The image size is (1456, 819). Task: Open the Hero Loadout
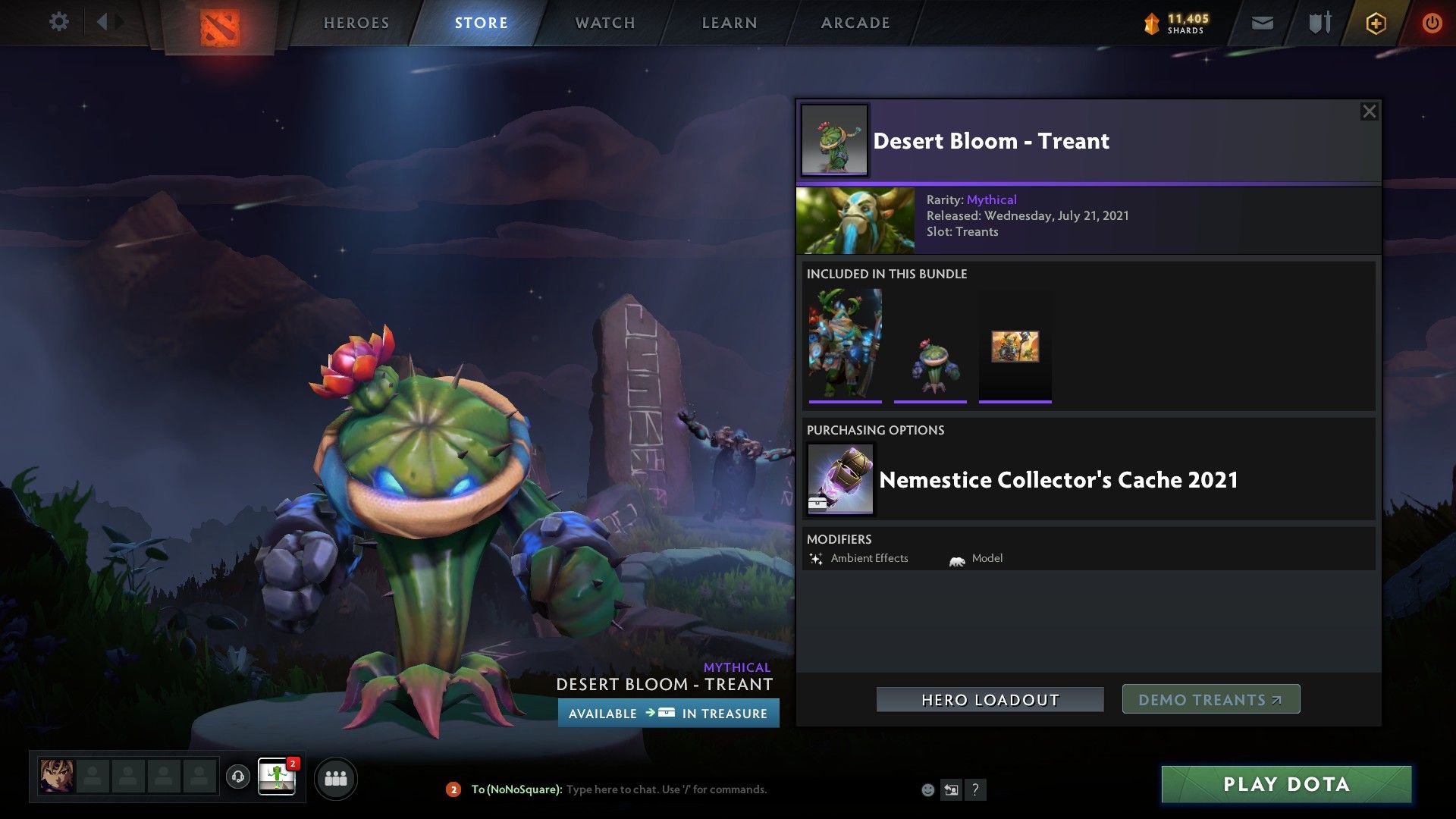[x=990, y=700]
